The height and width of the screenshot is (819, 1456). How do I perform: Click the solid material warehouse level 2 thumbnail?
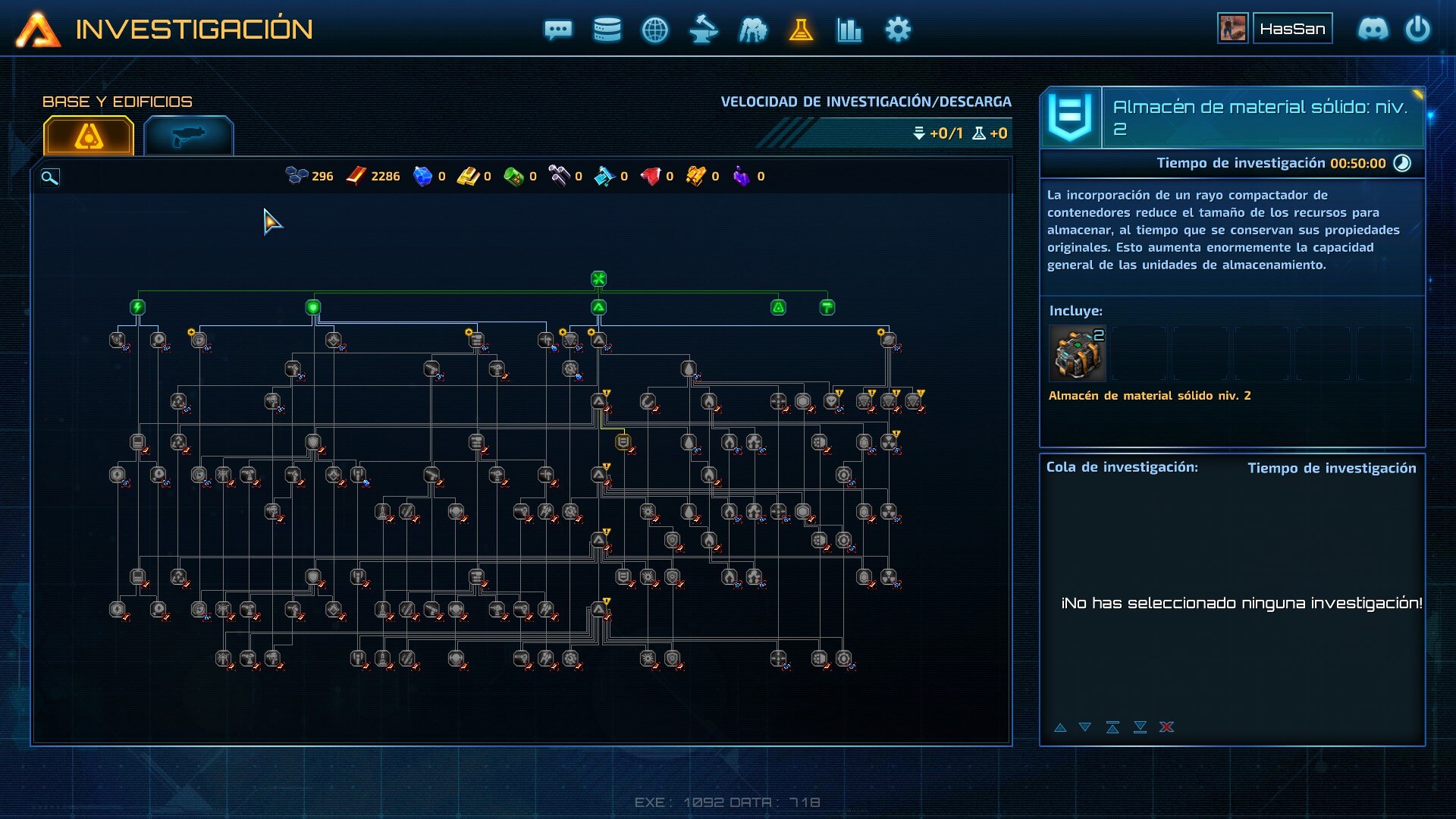1077,353
